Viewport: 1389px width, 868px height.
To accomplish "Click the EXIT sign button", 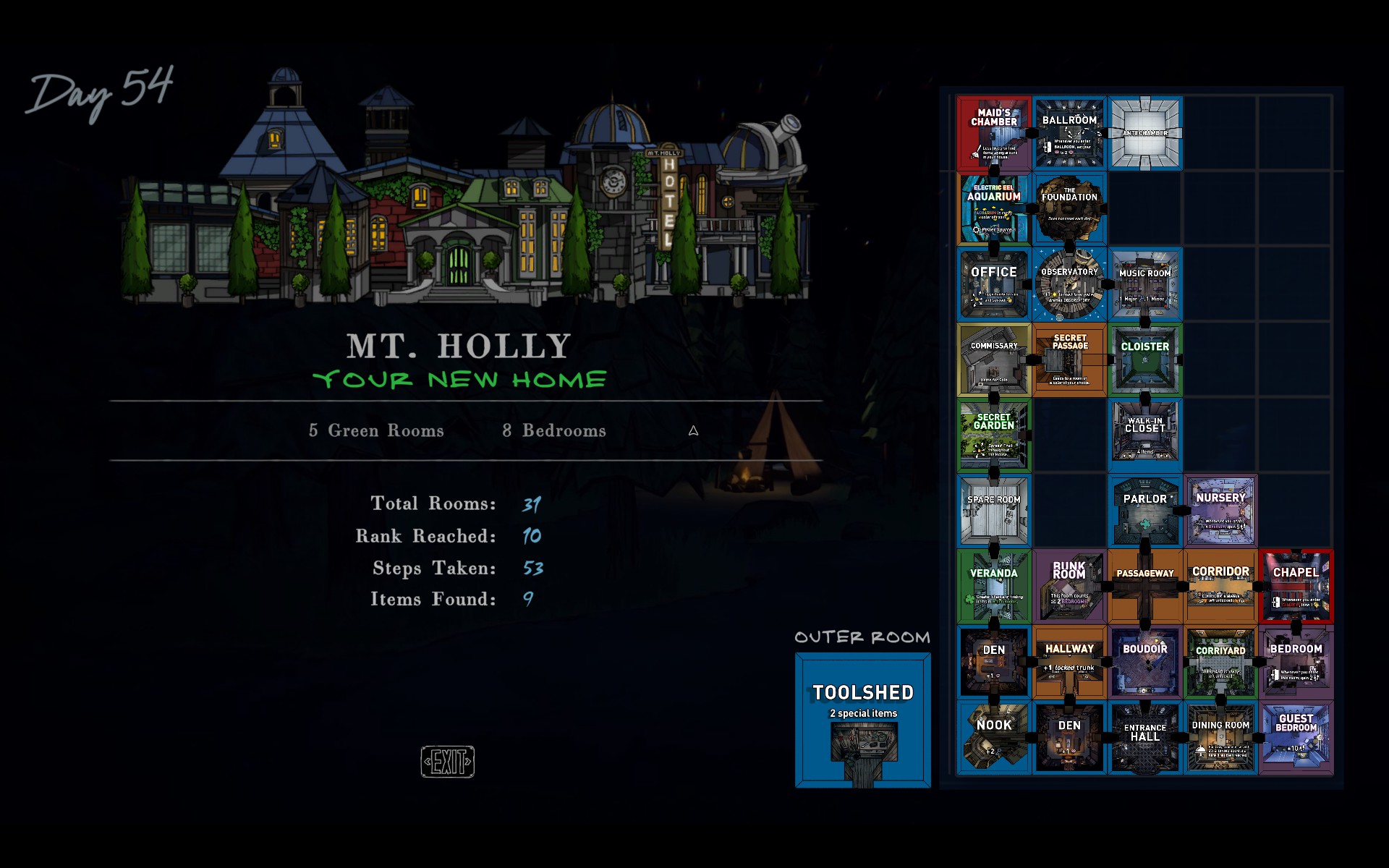I will coord(448,762).
